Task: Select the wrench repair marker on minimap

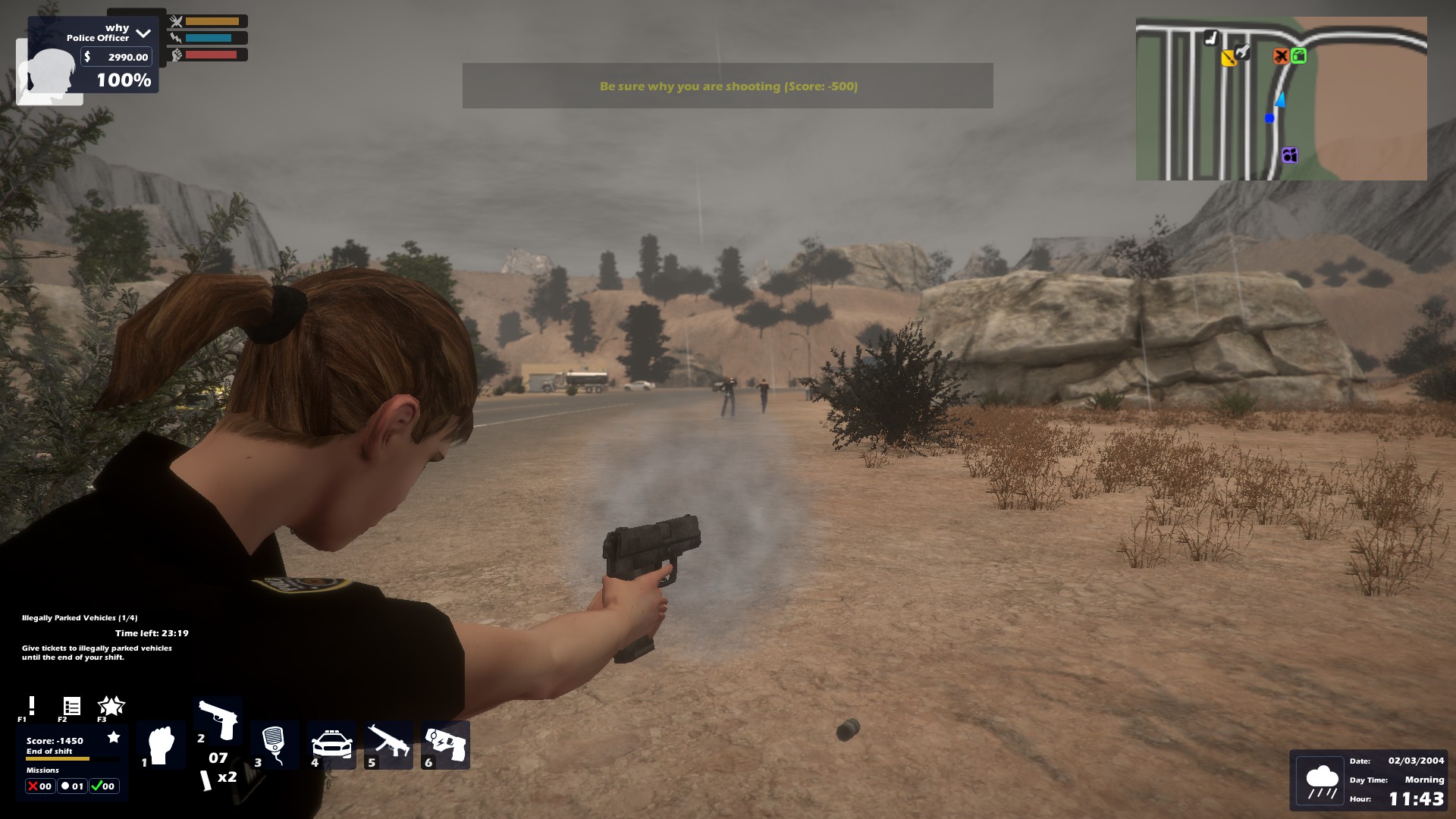Action: click(1242, 52)
